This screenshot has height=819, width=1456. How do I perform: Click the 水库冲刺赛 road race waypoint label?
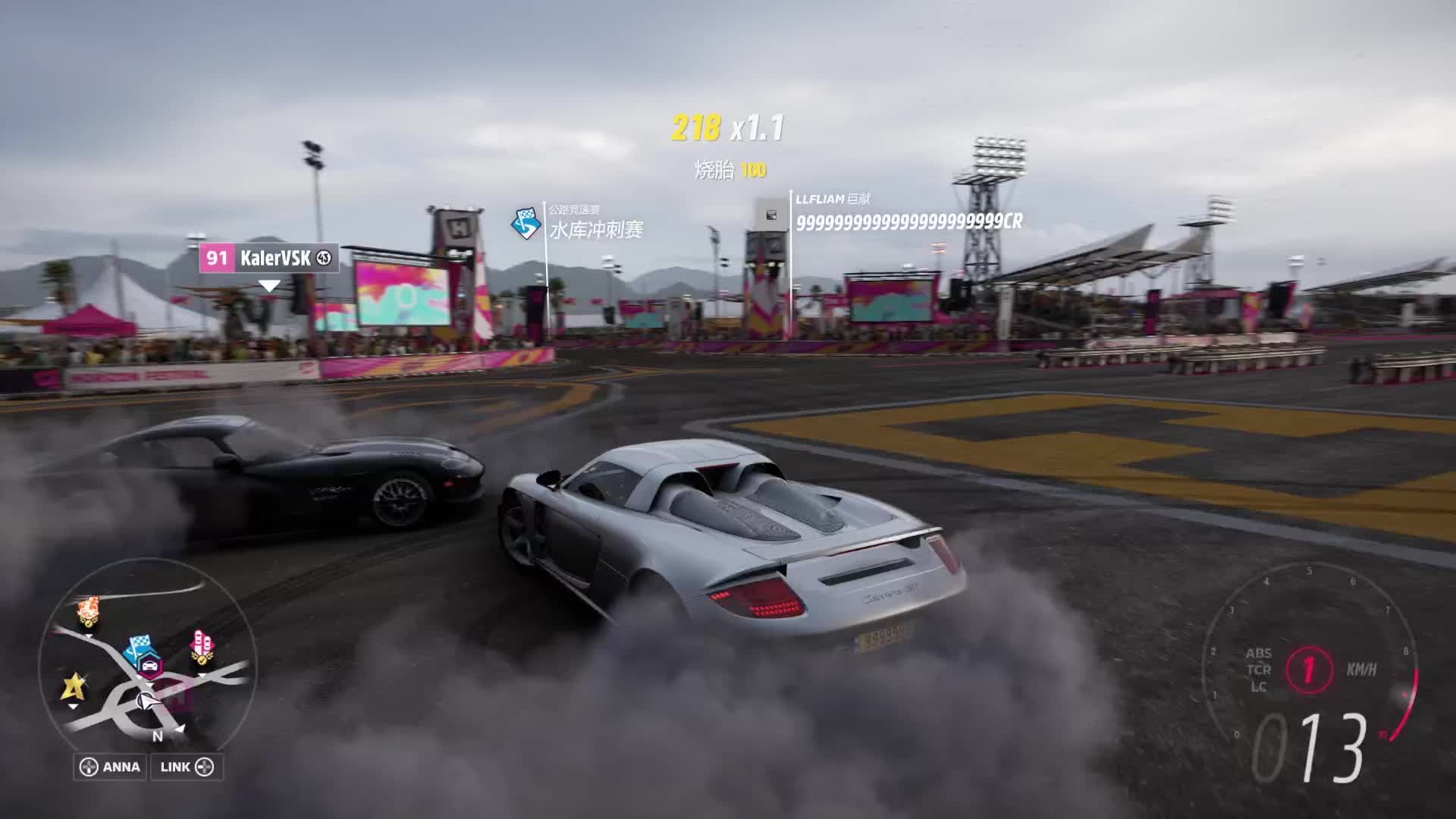tap(595, 229)
